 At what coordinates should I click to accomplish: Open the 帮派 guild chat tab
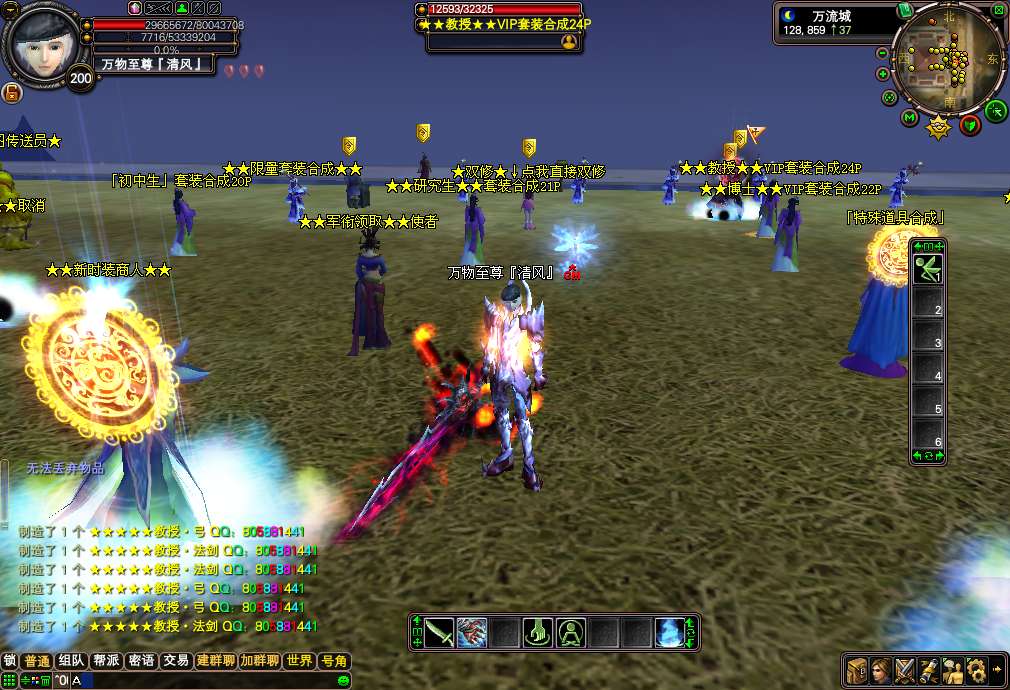(106, 661)
